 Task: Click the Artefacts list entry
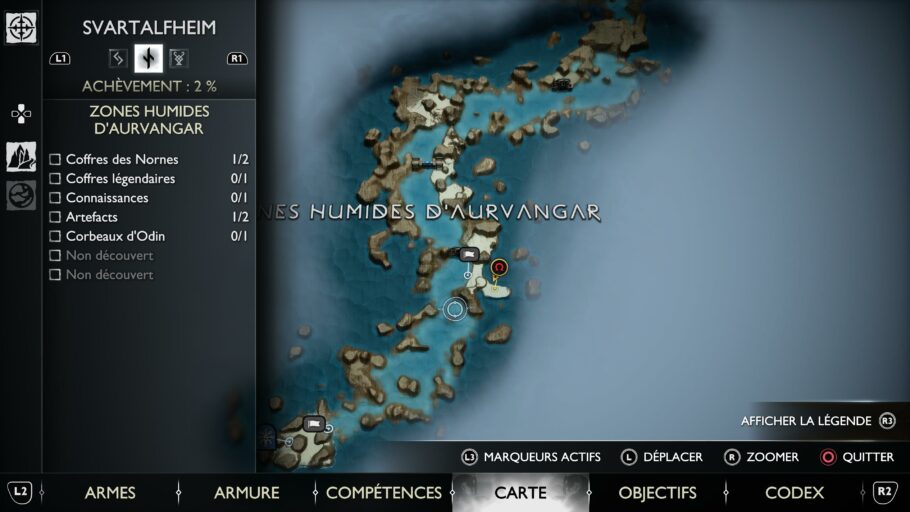click(x=91, y=217)
